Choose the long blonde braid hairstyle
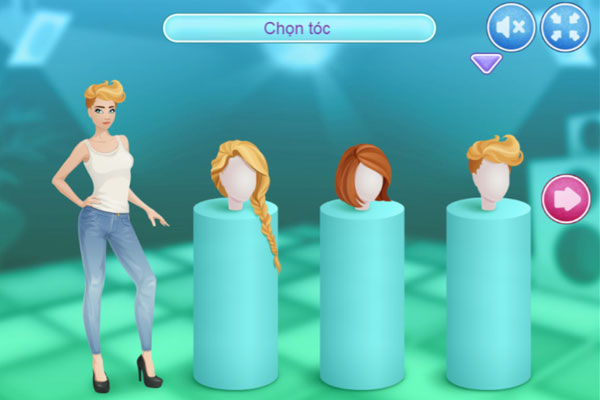The height and width of the screenshot is (400, 600). click(x=242, y=182)
